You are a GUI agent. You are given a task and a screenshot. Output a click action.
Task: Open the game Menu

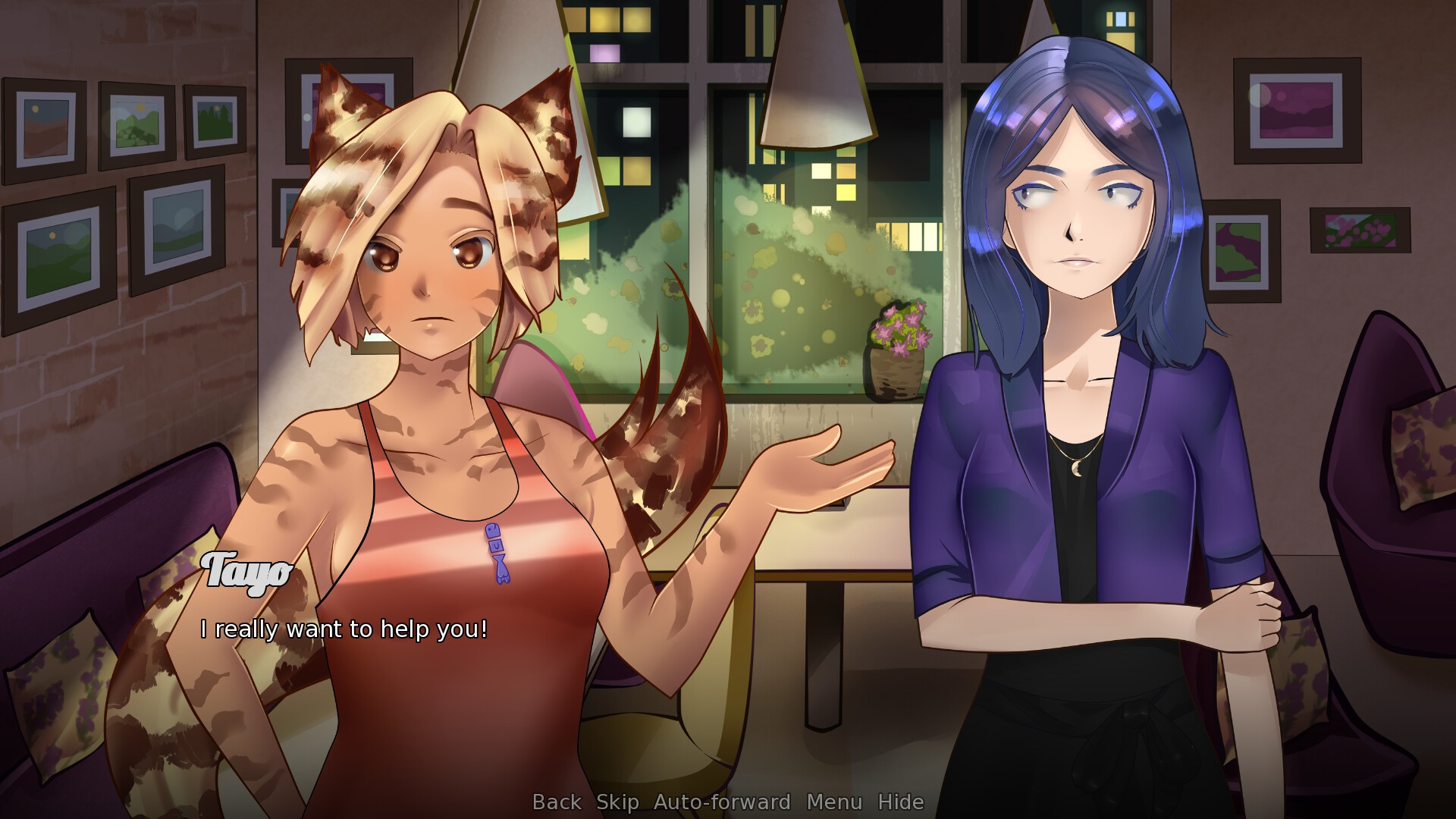tap(834, 802)
